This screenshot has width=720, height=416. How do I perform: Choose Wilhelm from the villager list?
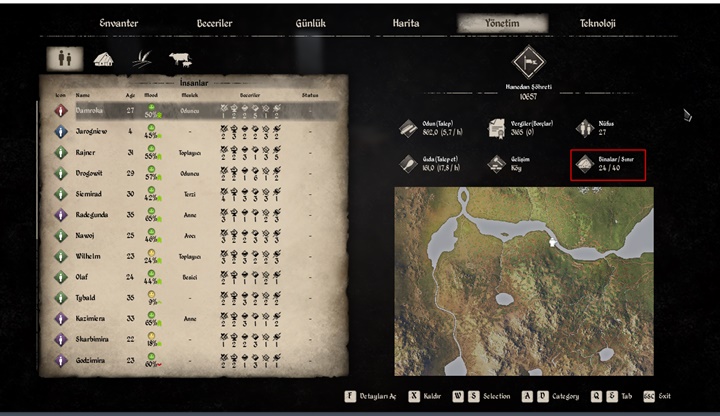point(93,256)
